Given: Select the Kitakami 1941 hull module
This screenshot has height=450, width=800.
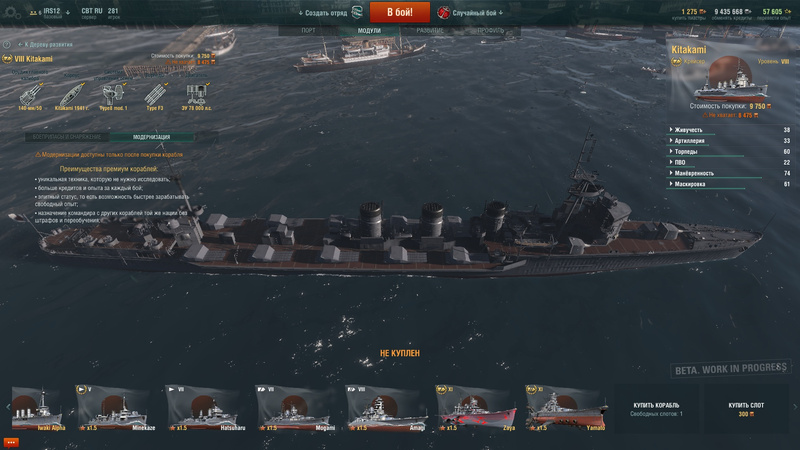Looking at the screenshot, I should click(x=72, y=95).
